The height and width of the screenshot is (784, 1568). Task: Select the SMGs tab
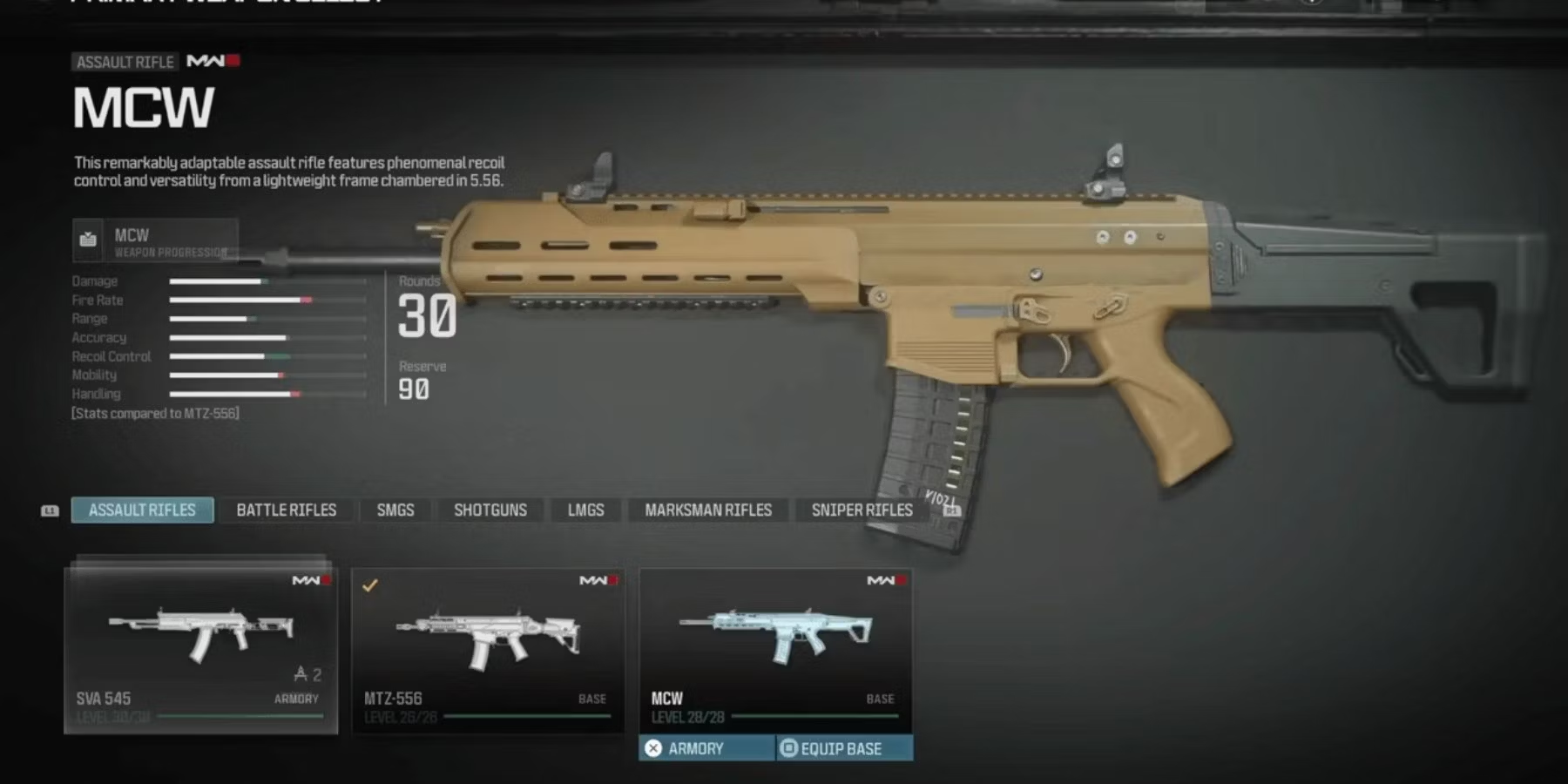click(395, 510)
